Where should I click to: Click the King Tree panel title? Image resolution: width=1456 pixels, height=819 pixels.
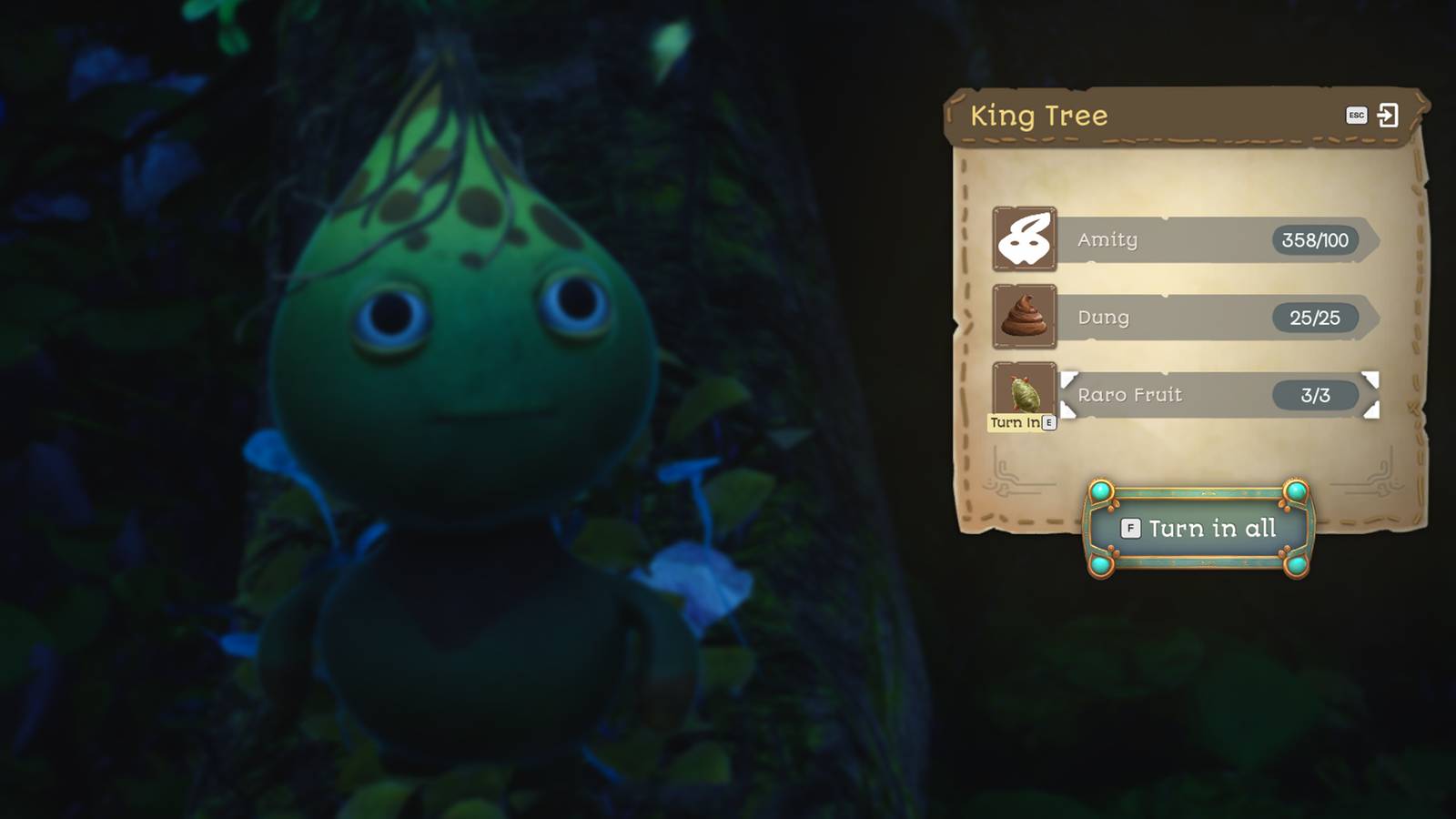point(1040,116)
